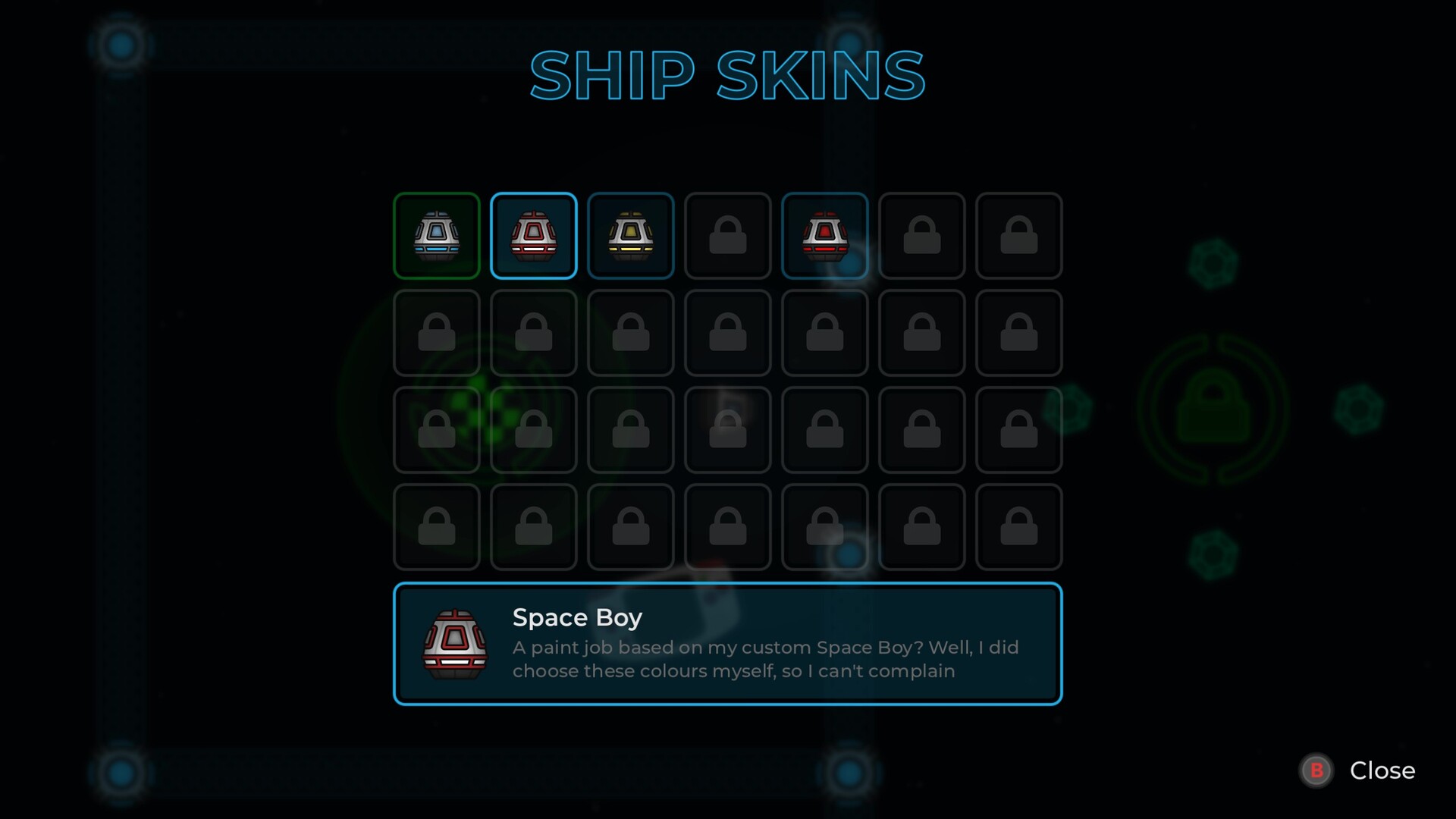This screenshot has width=1456, height=819.
Task: Click the last locked slot in the top row
Action: coord(1019,236)
